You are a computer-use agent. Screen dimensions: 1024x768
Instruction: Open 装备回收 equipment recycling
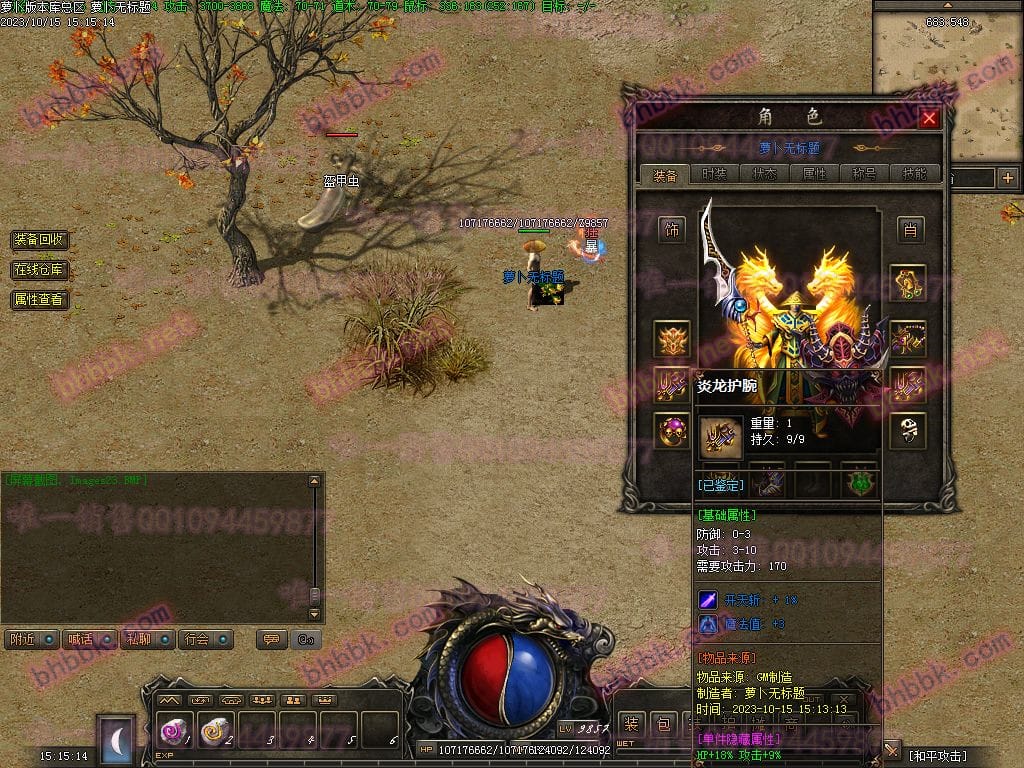(40, 240)
